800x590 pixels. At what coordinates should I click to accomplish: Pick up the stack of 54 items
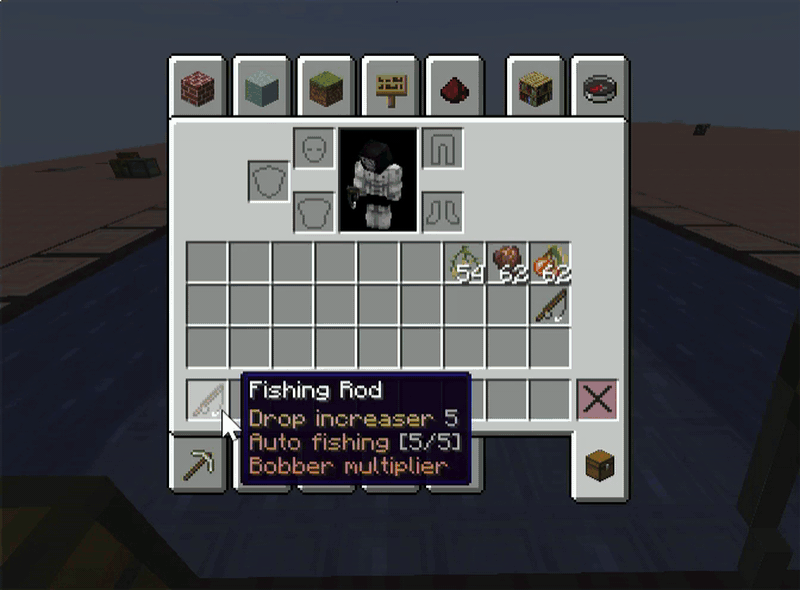(x=465, y=262)
